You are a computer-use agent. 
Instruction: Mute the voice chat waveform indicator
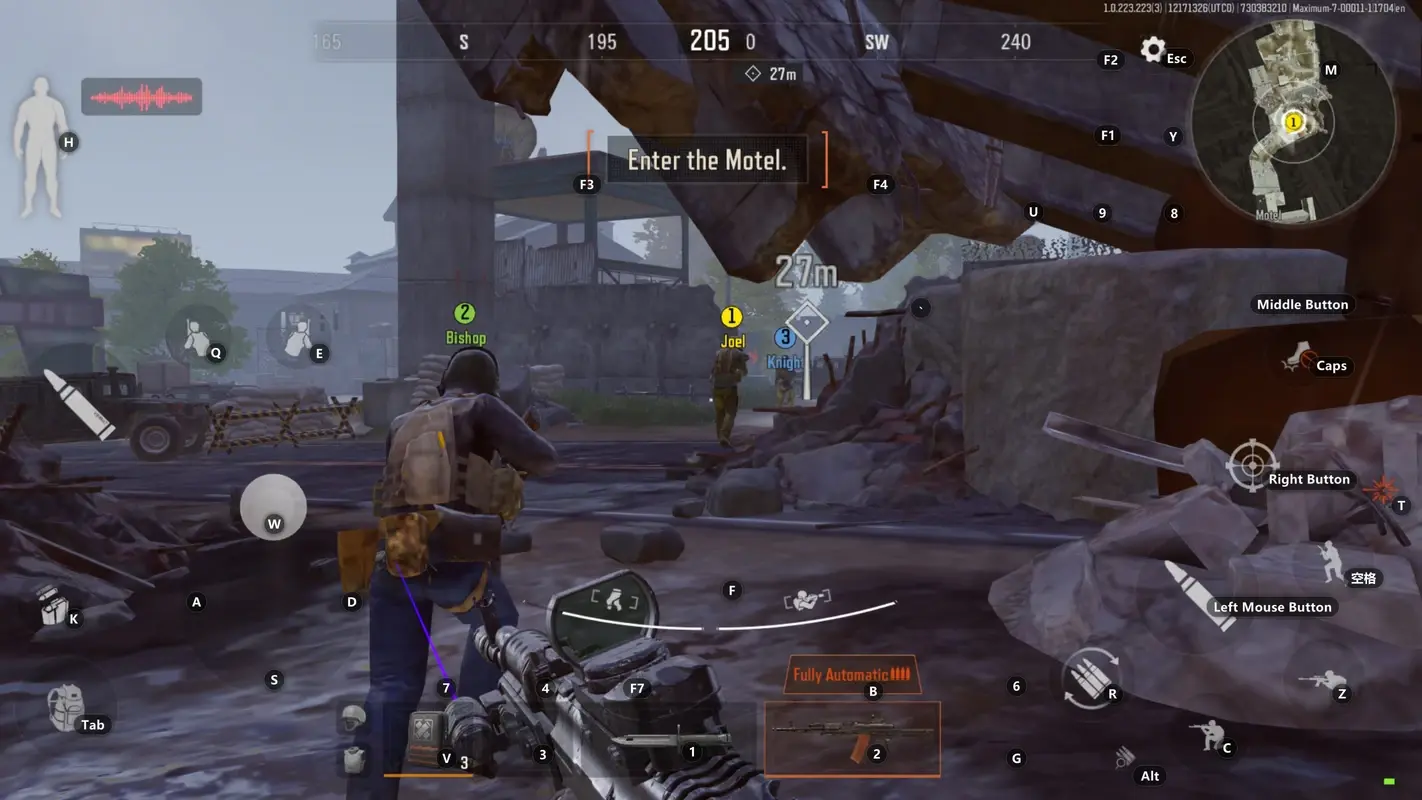(x=142, y=97)
